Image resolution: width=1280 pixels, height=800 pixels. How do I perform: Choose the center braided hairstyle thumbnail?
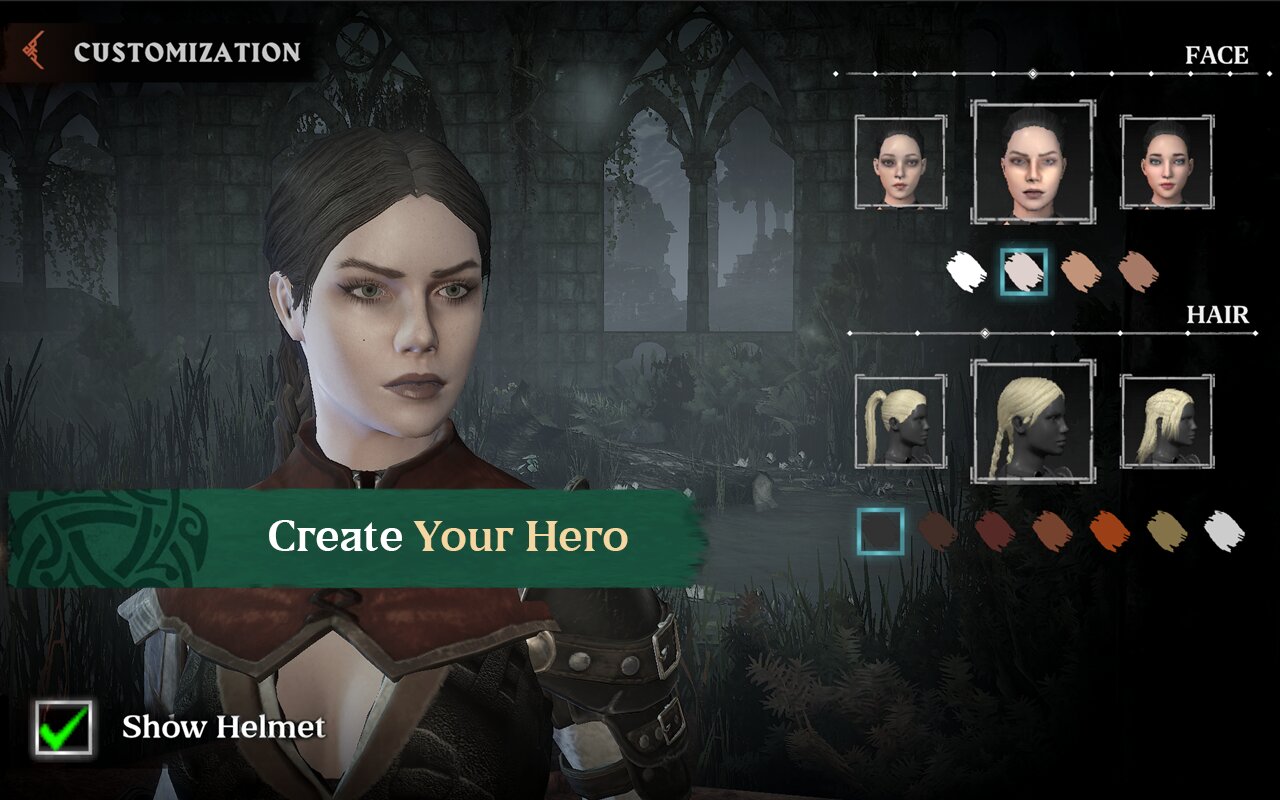pyautogui.click(x=1033, y=421)
